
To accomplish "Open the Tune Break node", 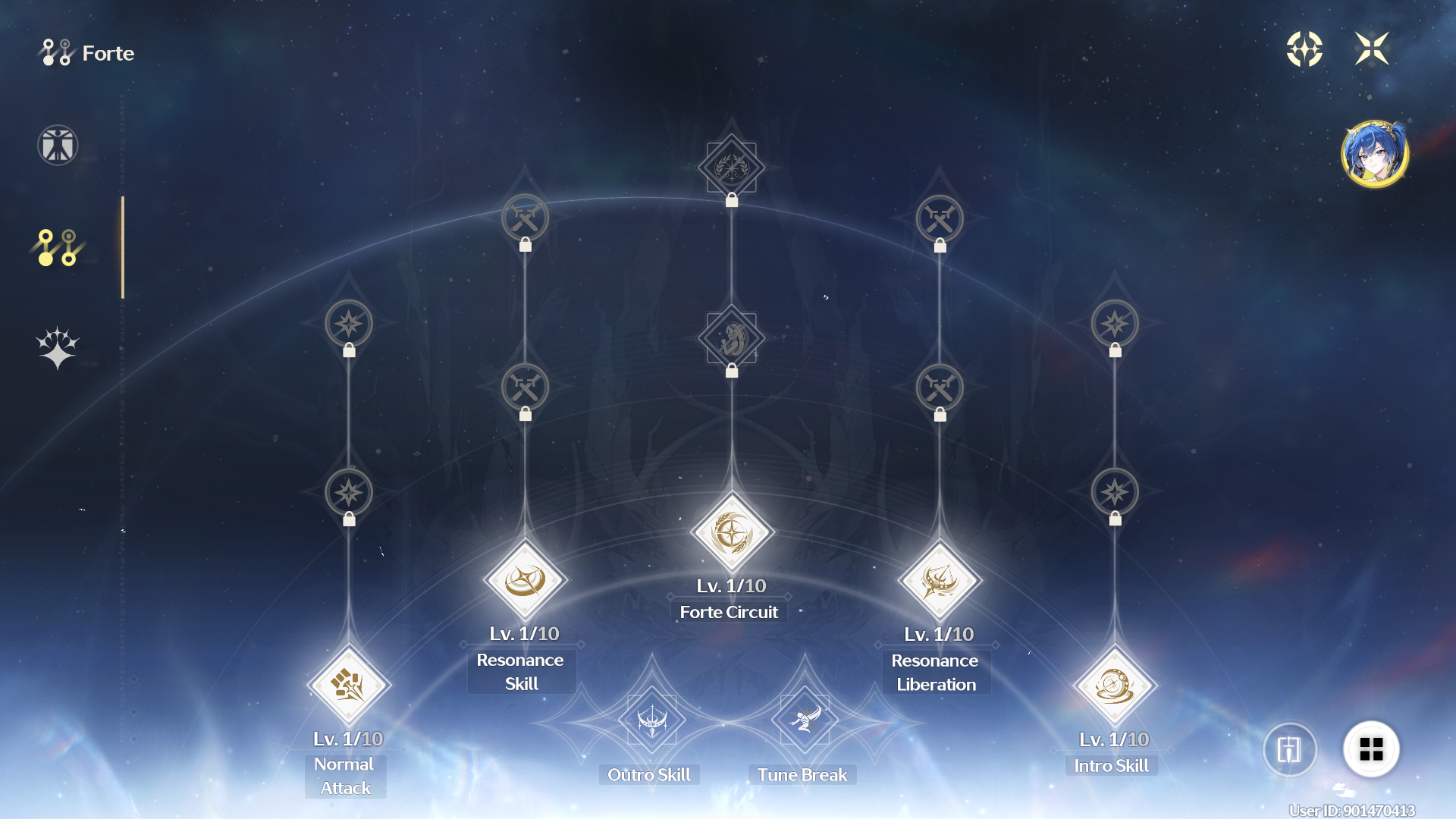I will coord(804,720).
